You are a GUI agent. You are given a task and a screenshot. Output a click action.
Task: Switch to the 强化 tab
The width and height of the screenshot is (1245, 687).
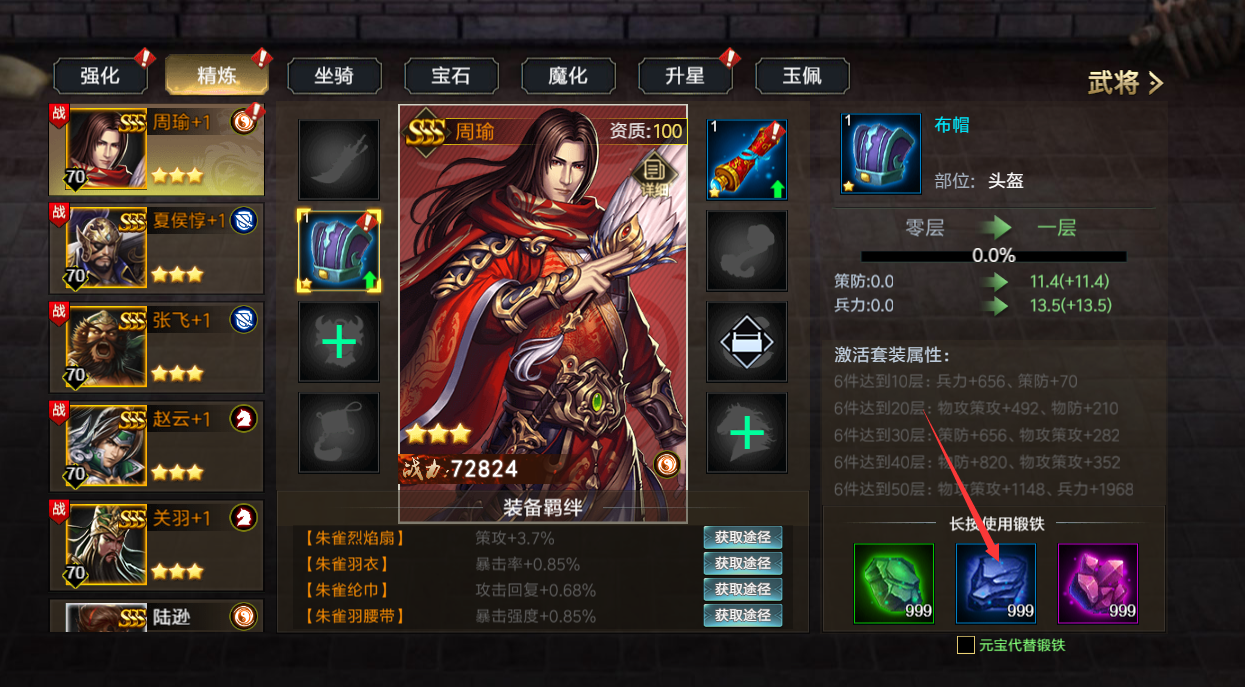(x=100, y=76)
